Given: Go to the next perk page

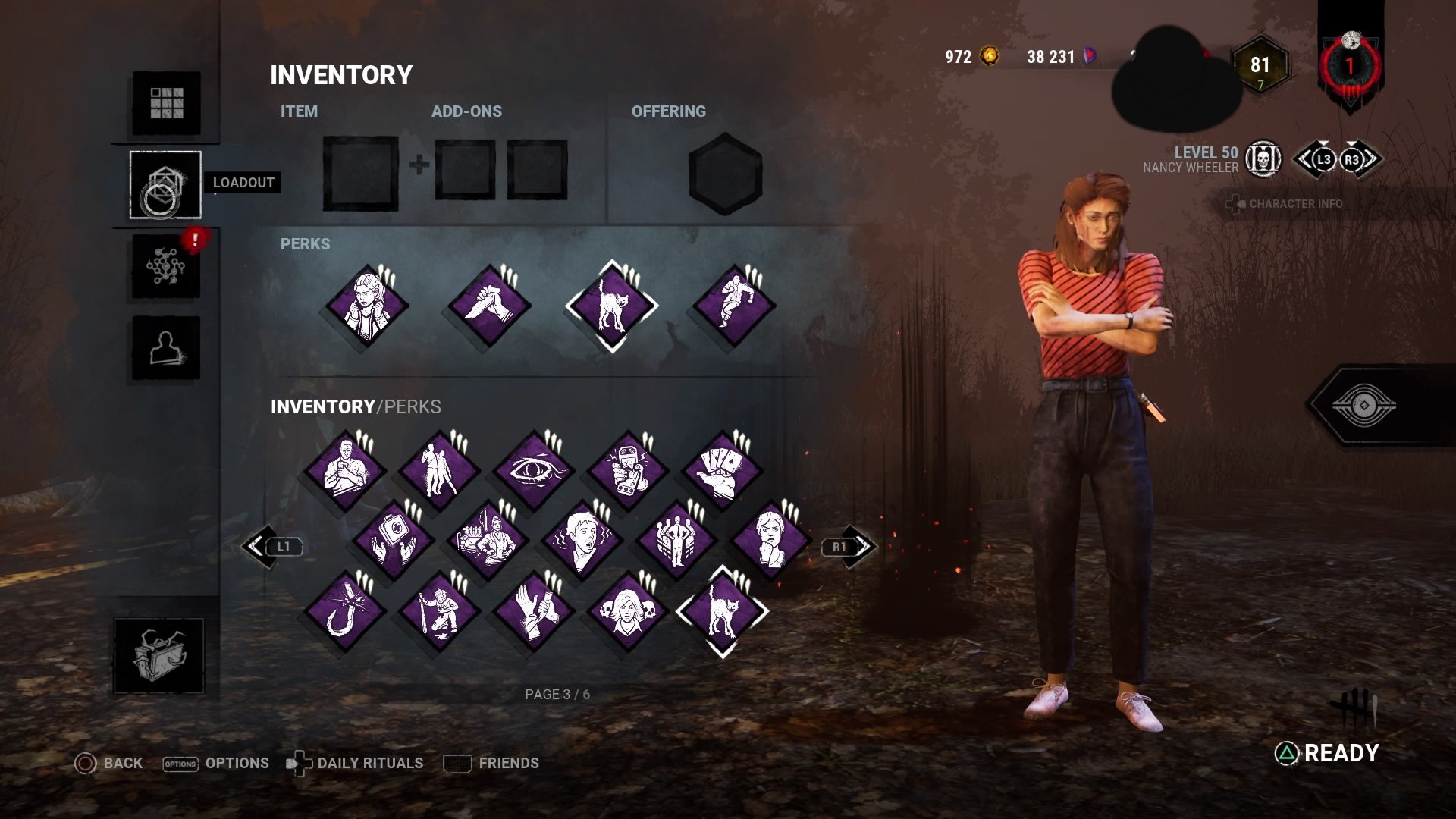Looking at the screenshot, I should [849, 546].
